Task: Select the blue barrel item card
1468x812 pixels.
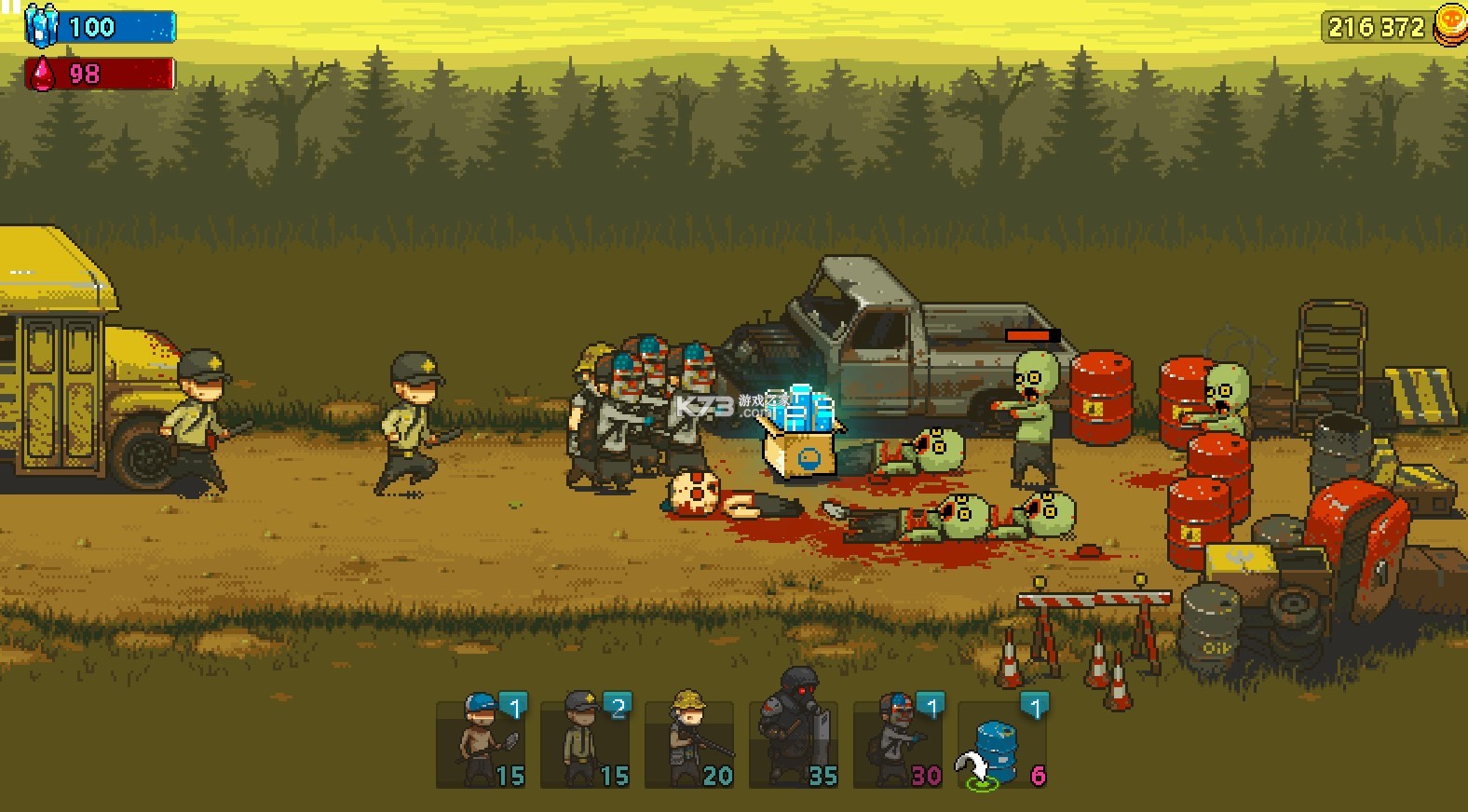Action: [x=1002, y=743]
